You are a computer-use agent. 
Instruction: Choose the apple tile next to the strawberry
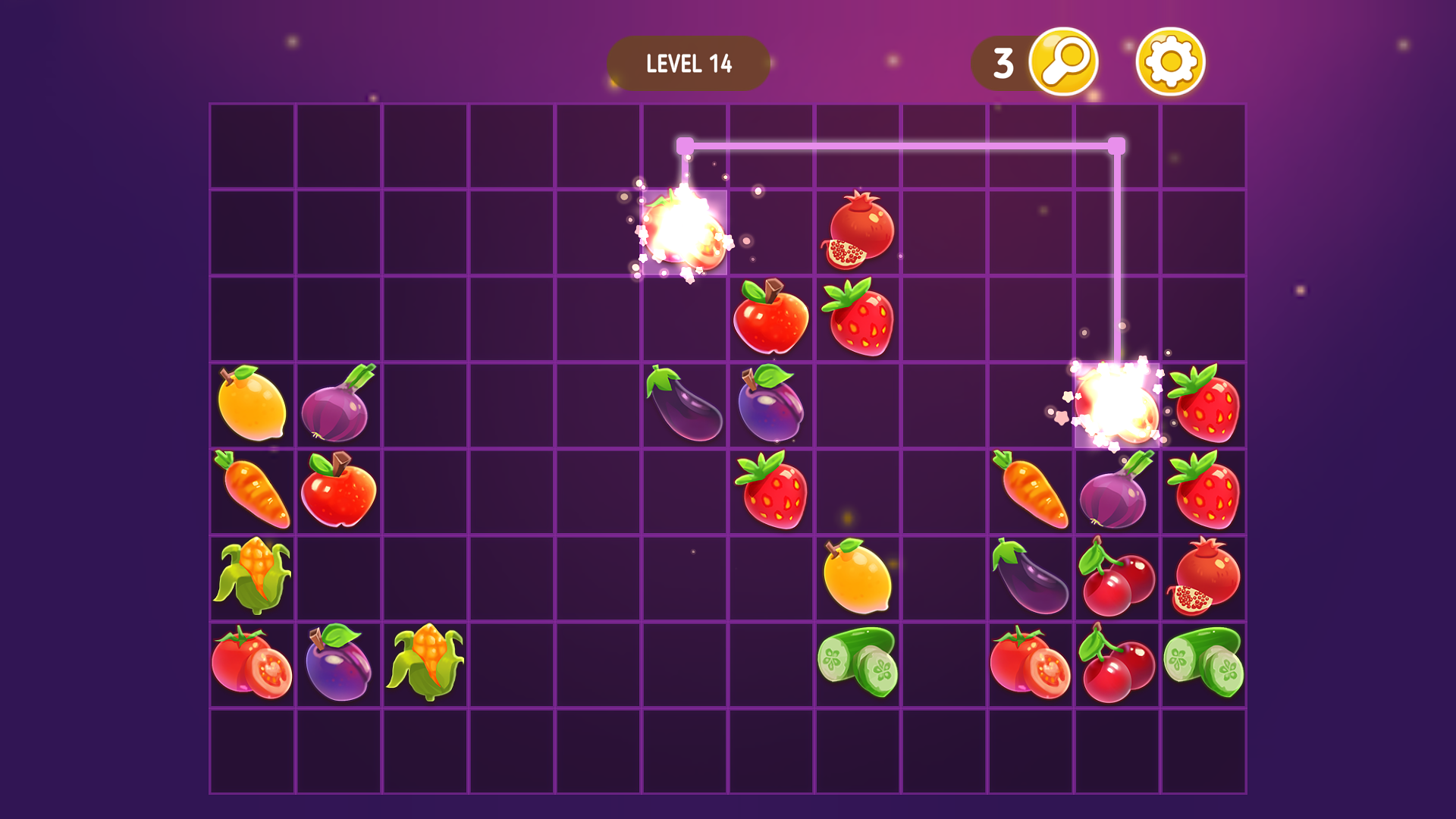(x=771, y=318)
